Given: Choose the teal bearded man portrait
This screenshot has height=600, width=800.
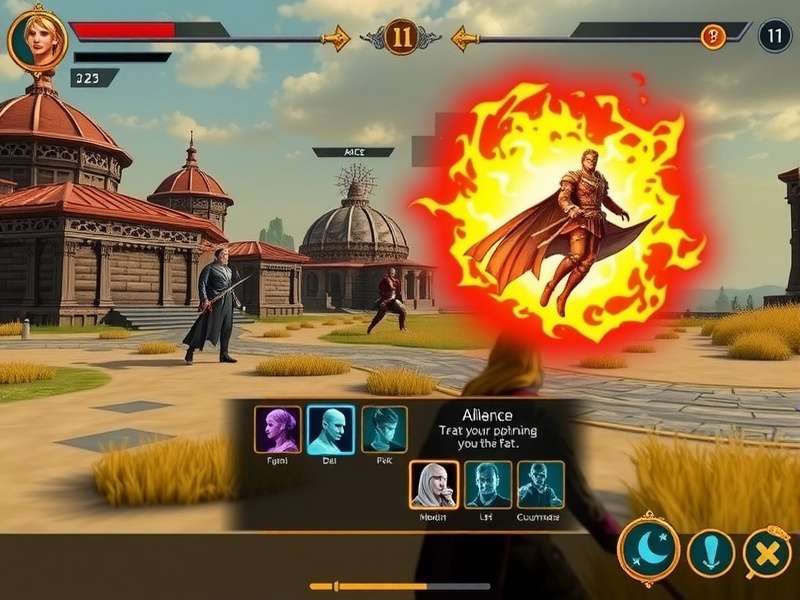Looking at the screenshot, I should 488,485.
